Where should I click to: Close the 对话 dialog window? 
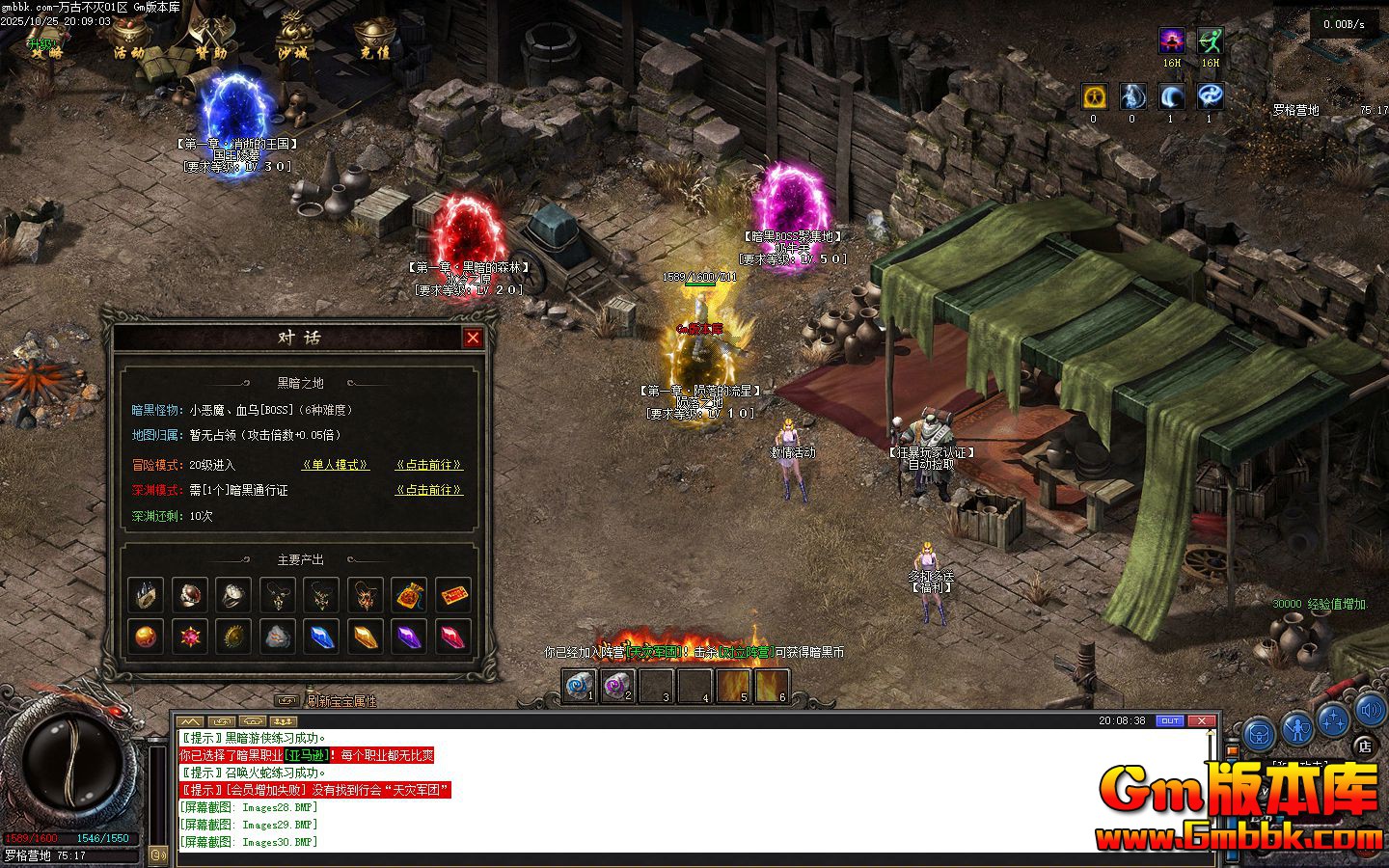click(473, 338)
